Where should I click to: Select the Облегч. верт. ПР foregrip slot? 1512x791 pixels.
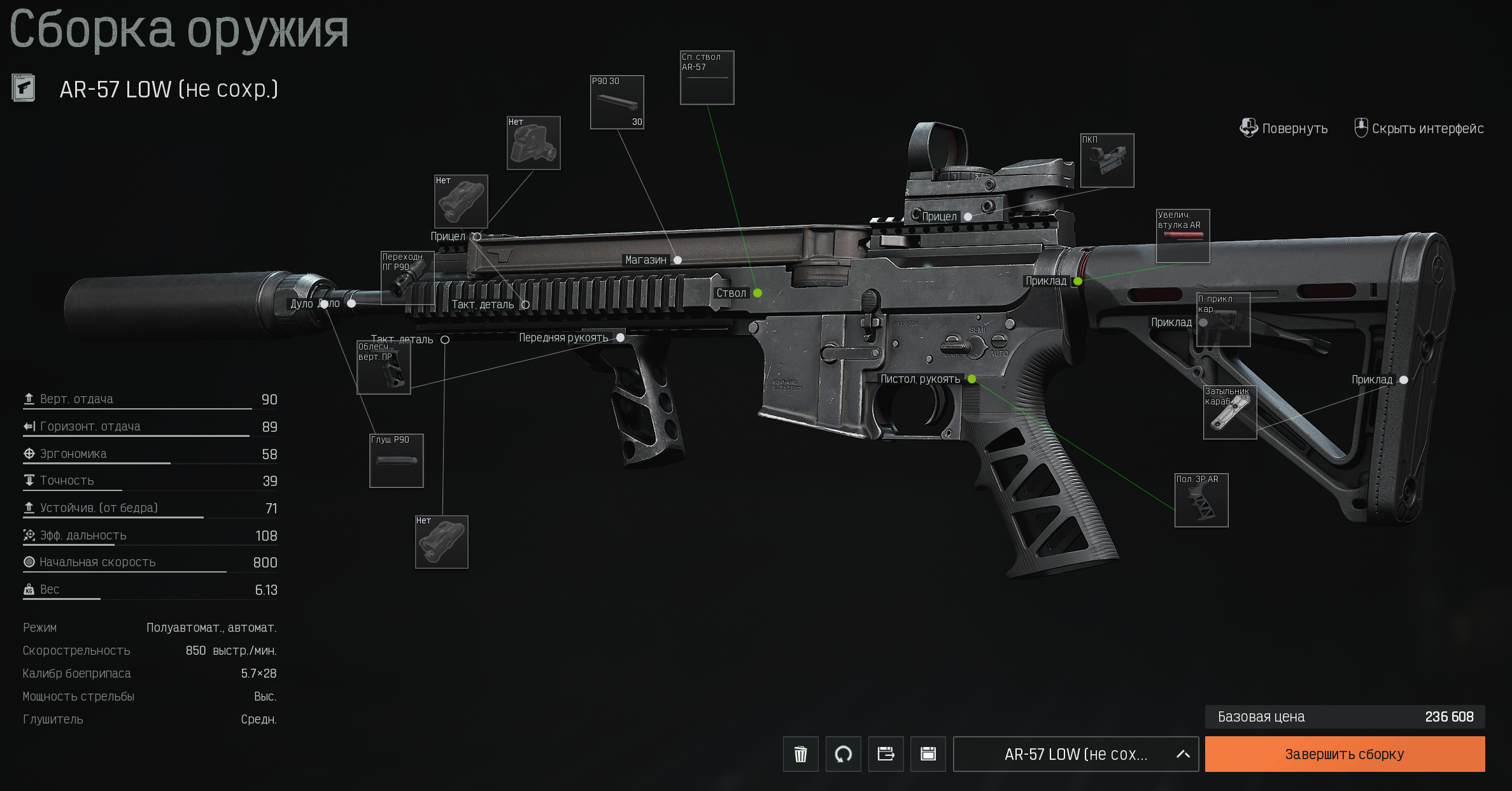[383, 367]
